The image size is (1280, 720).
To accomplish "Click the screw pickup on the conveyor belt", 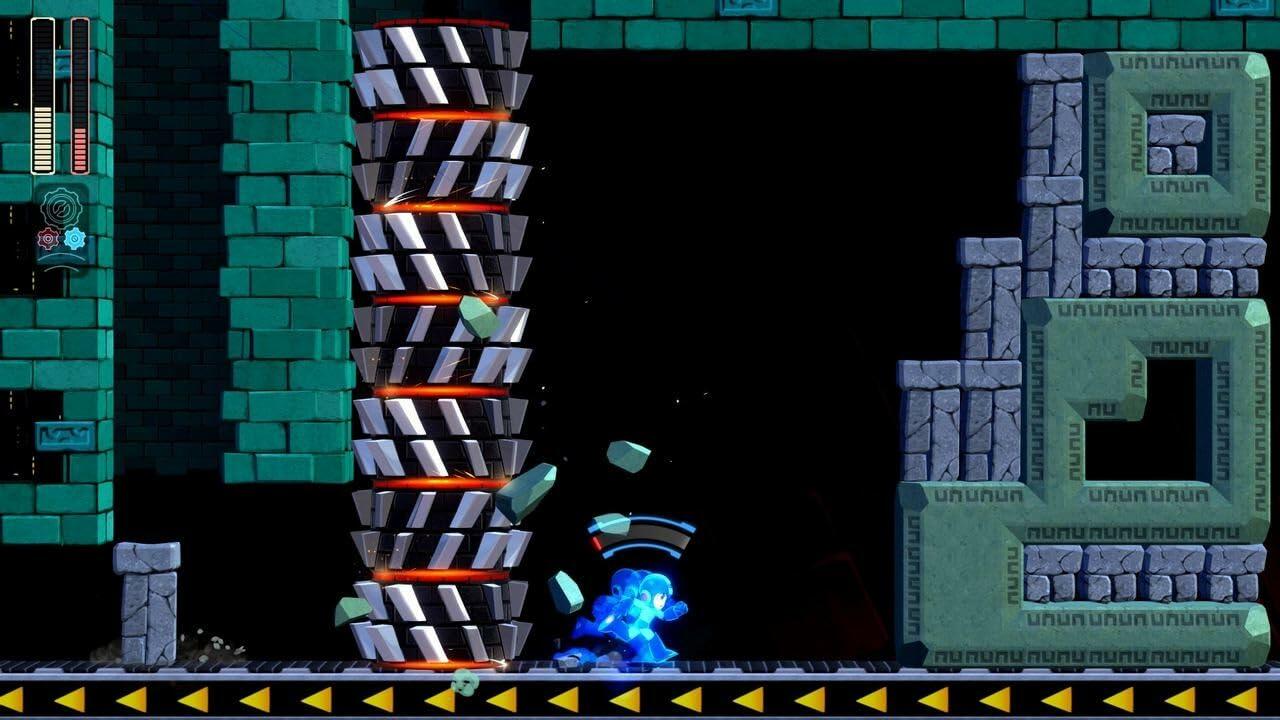I will (x=465, y=683).
